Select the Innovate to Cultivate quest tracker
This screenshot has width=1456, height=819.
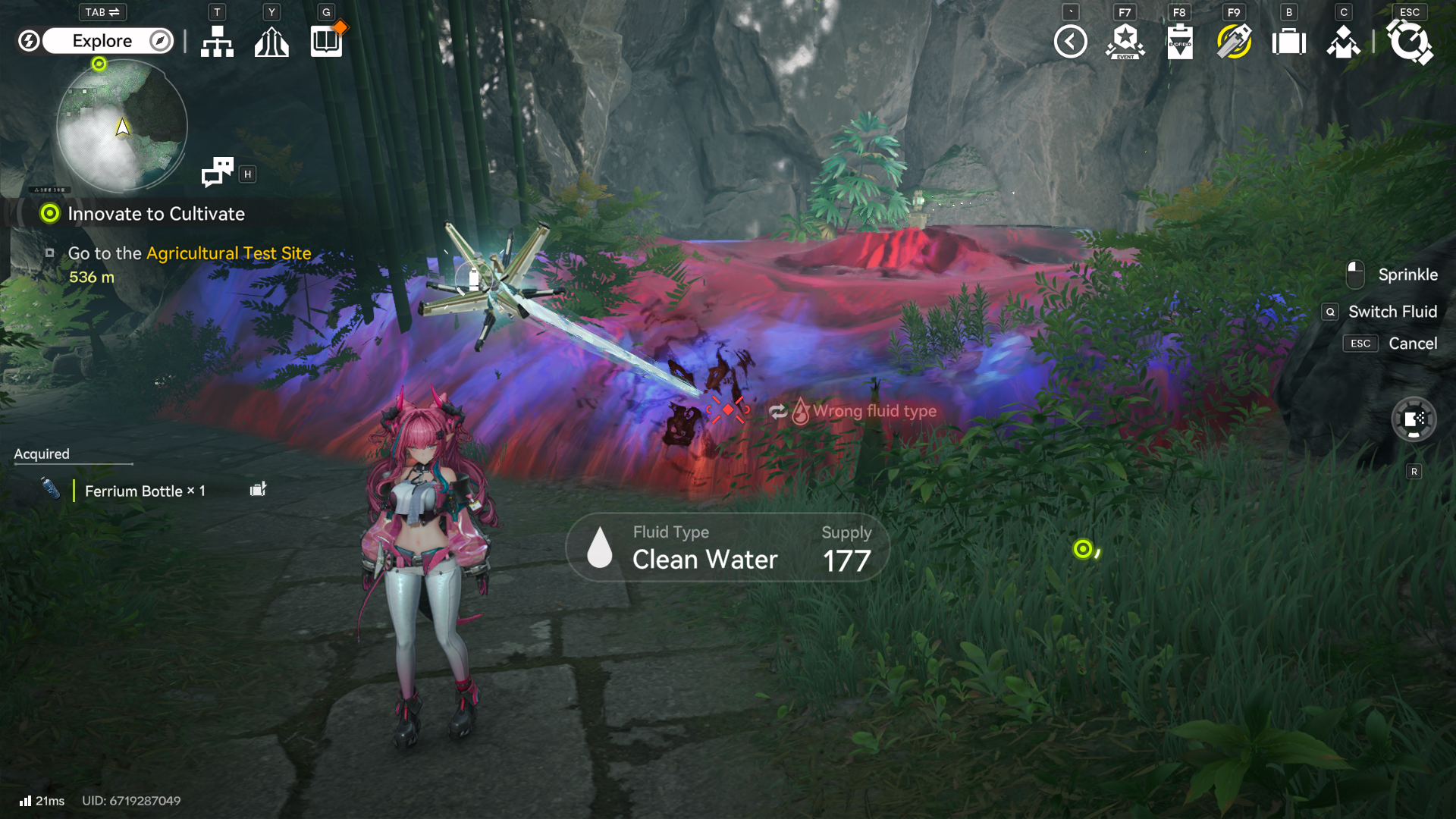pos(155,214)
